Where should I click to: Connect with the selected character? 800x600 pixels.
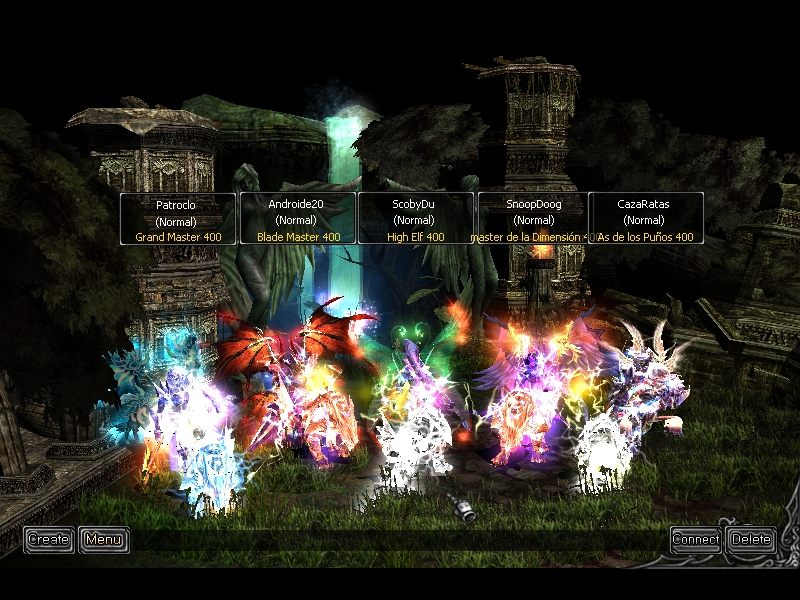coord(695,539)
